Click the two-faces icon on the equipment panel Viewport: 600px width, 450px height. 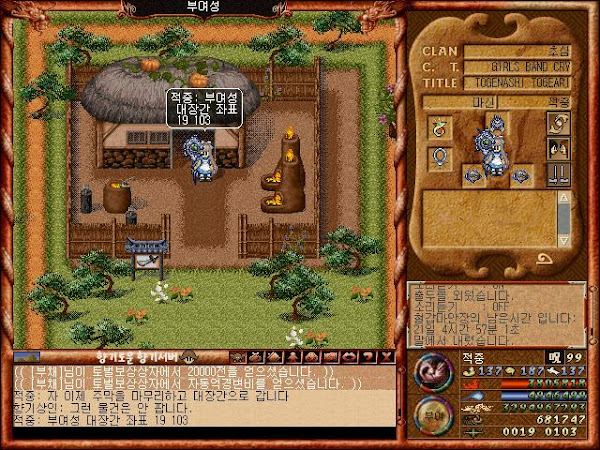point(558,147)
